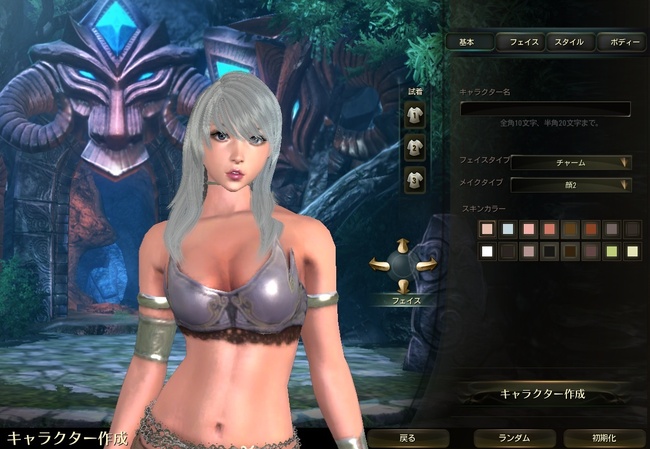Click the キャラクター名 name input field
650x449 pixels.
545,108
